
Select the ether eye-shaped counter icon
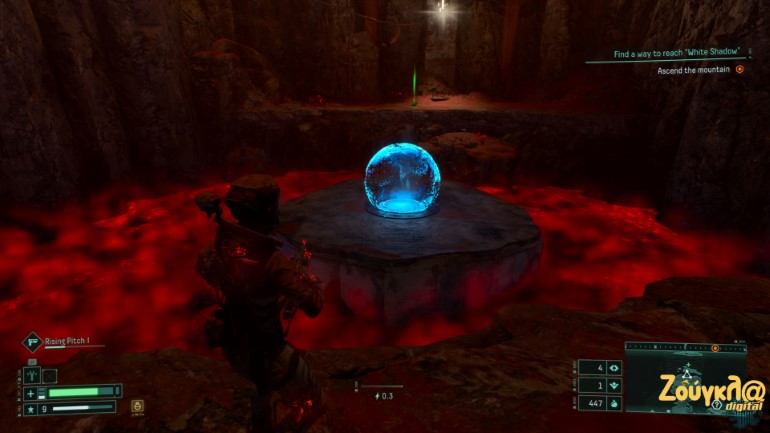click(614, 368)
